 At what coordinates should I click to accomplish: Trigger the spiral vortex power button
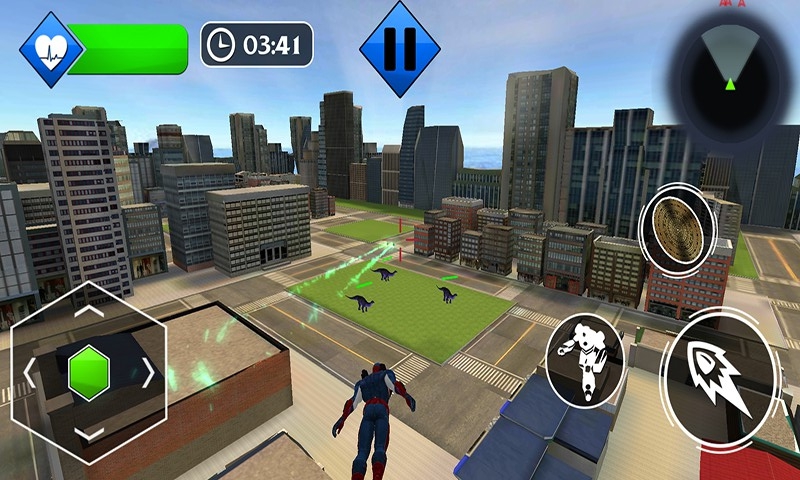coord(676,224)
